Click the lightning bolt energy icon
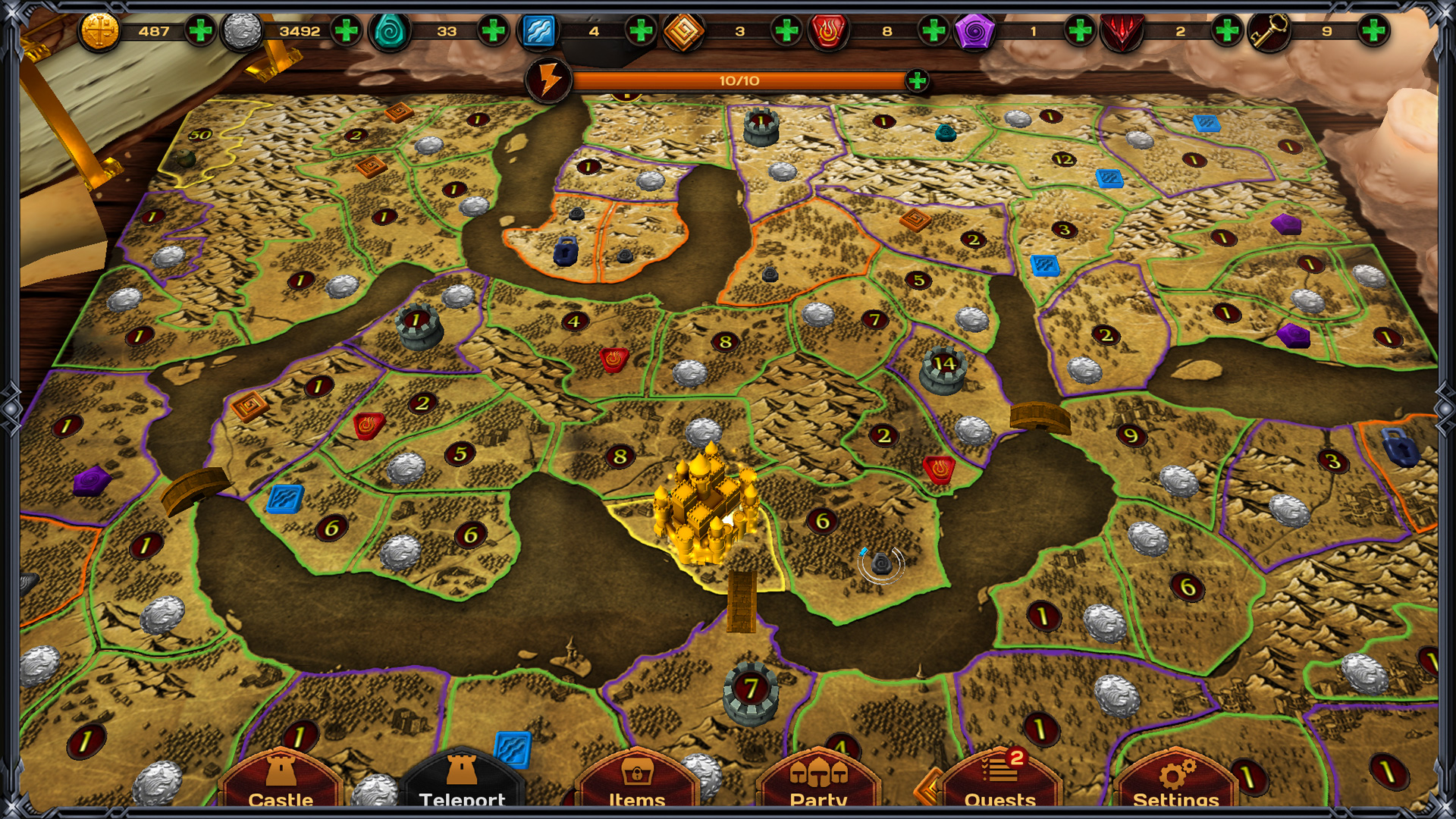 click(x=549, y=80)
